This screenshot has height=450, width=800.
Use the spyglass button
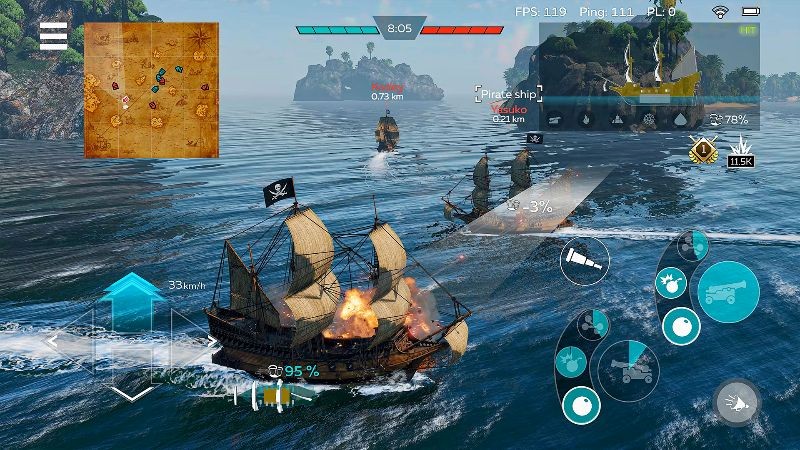[585, 264]
